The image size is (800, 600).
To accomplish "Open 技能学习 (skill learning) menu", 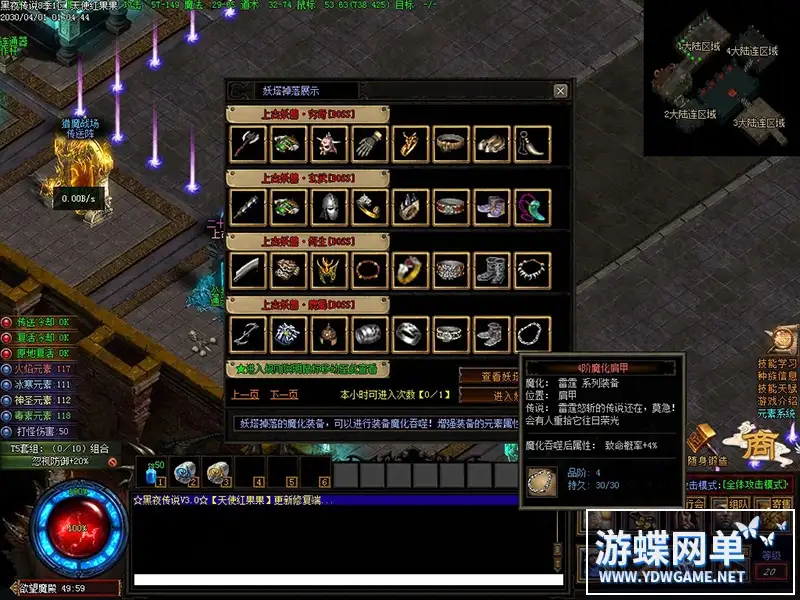I will point(777,363).
